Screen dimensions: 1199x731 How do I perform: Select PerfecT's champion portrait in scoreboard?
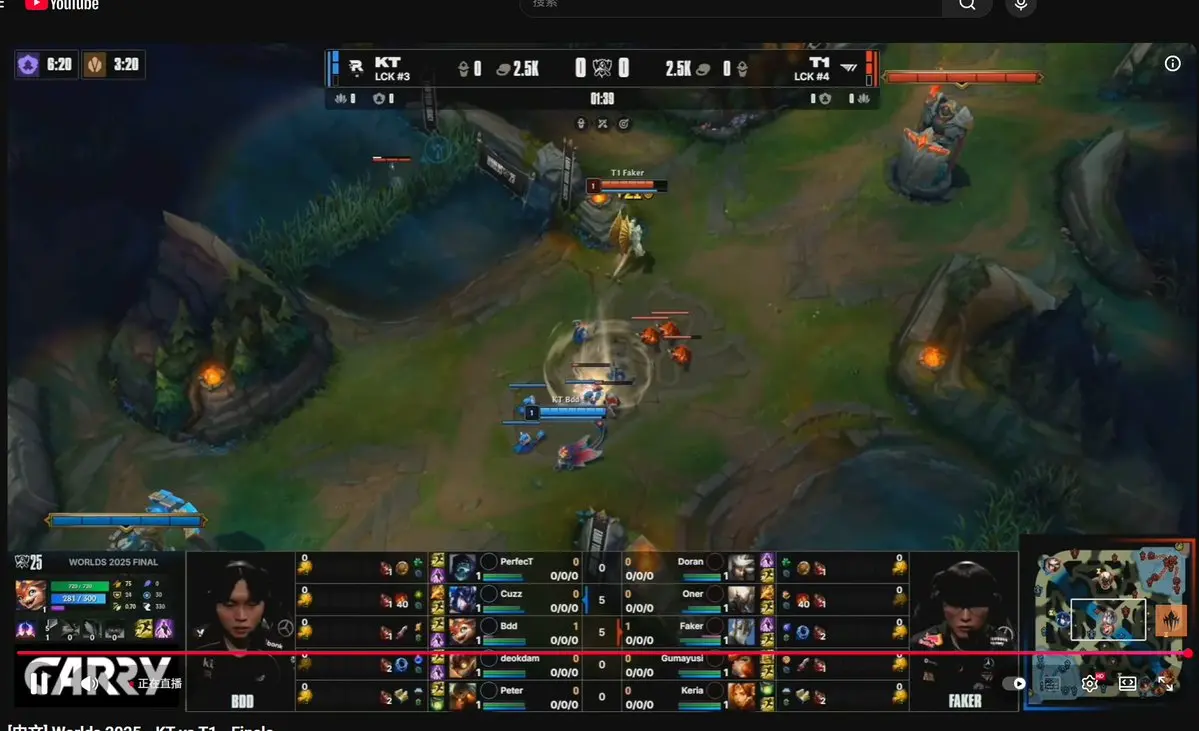pos(462,567)
